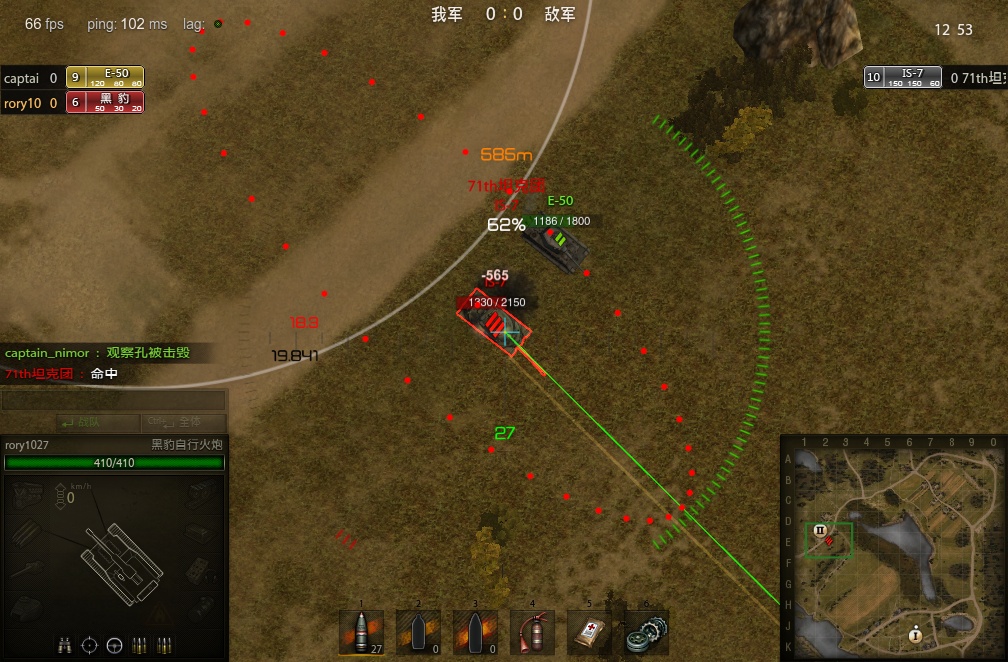
Task: Select the loaded shell in slot 1
Action: [361, 632]
